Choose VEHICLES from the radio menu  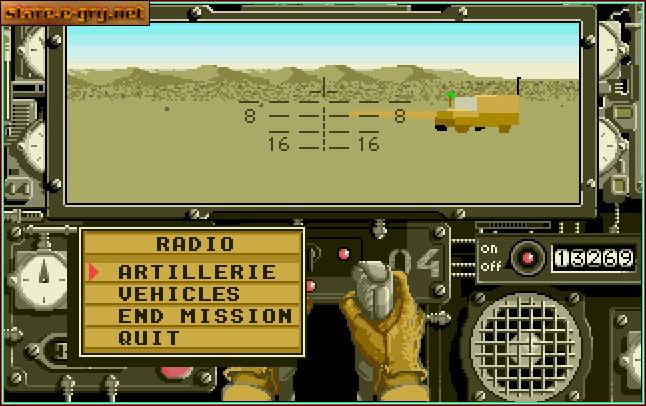click(179, 294)
